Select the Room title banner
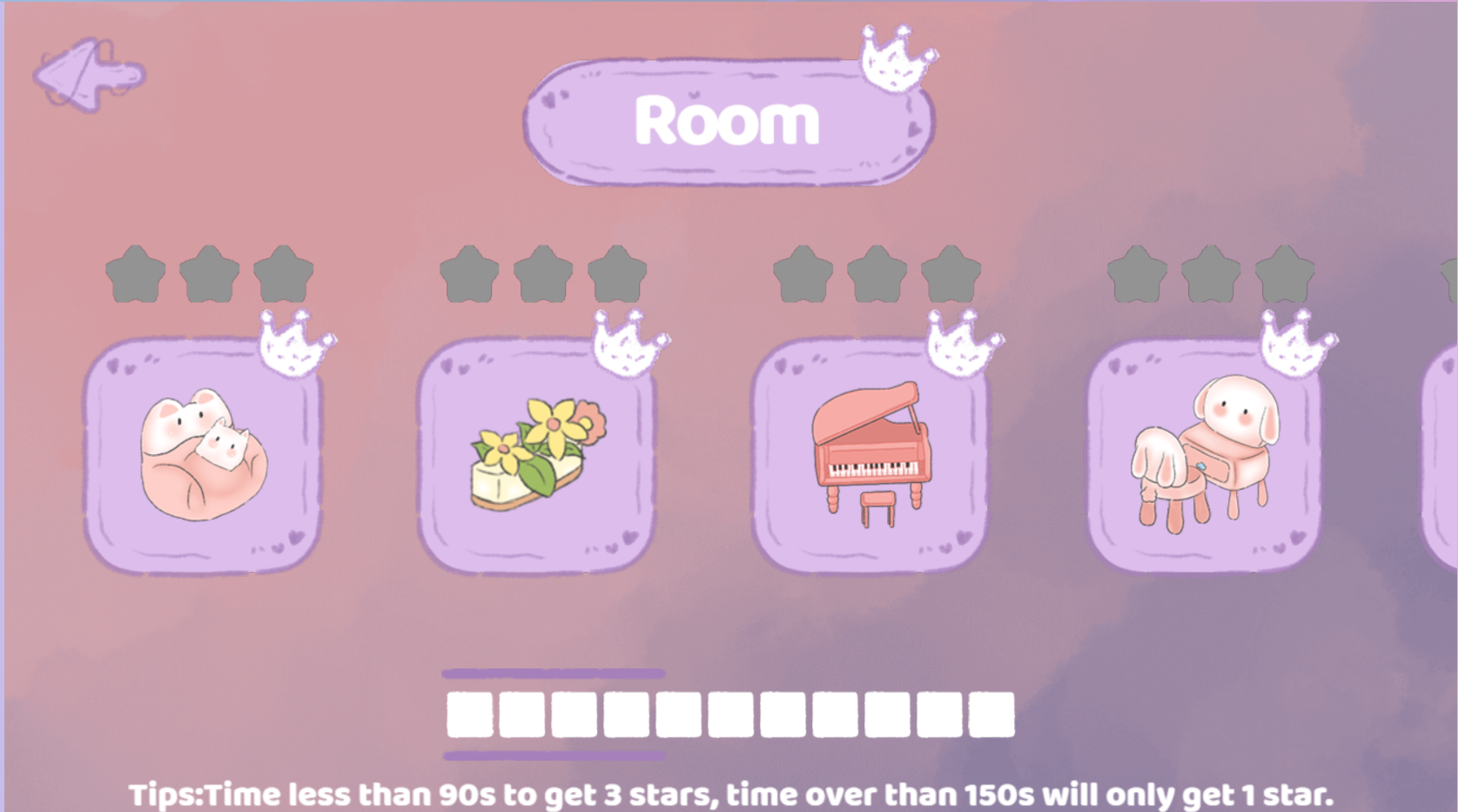The width and height of the screenshot is (1458, 812). pos(729,122)
